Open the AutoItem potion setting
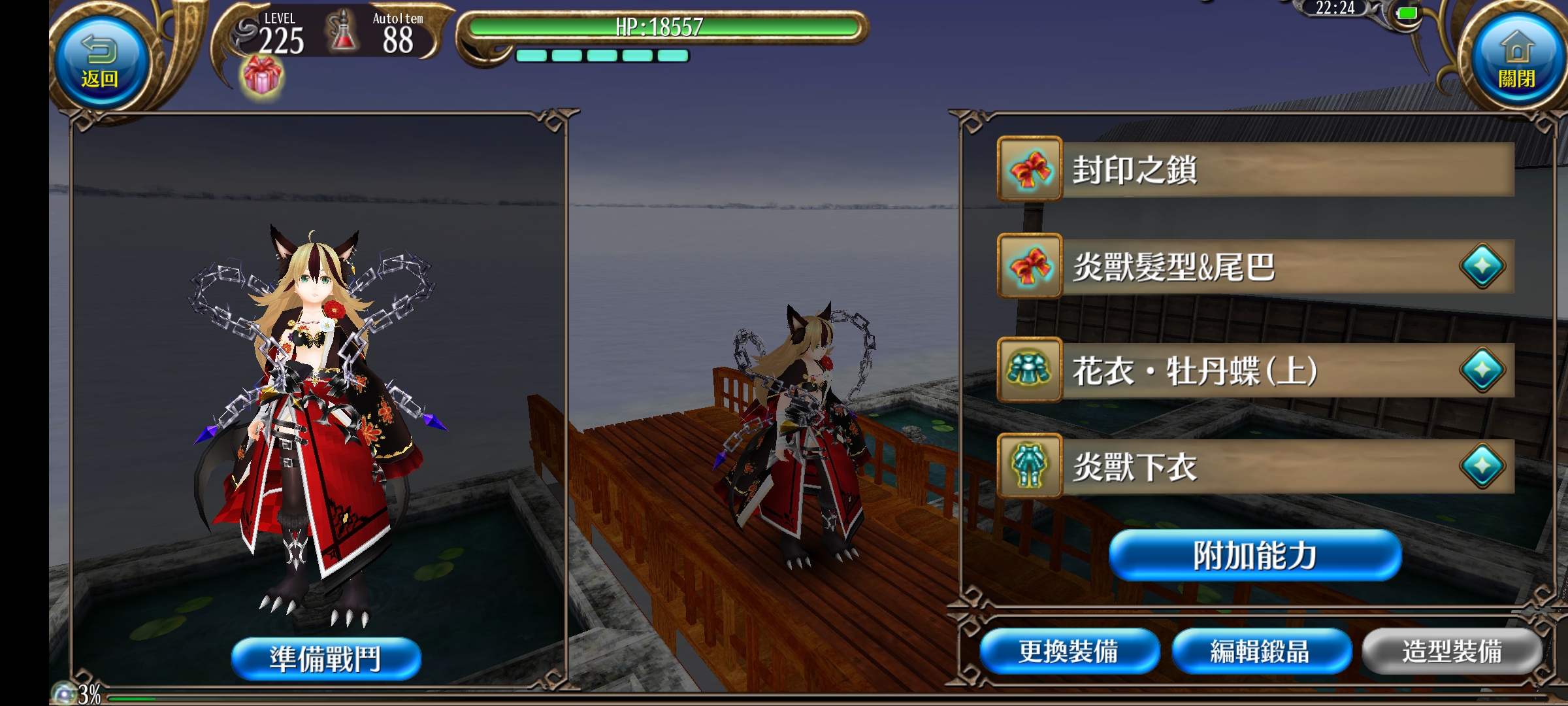The image size is (1568, 706). 379,34
